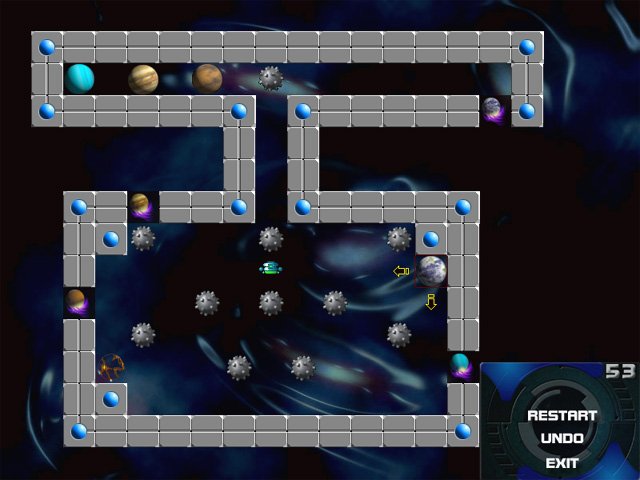Exit the level with EXIT
The image size is (640, 480).
(x=561, y=463)
